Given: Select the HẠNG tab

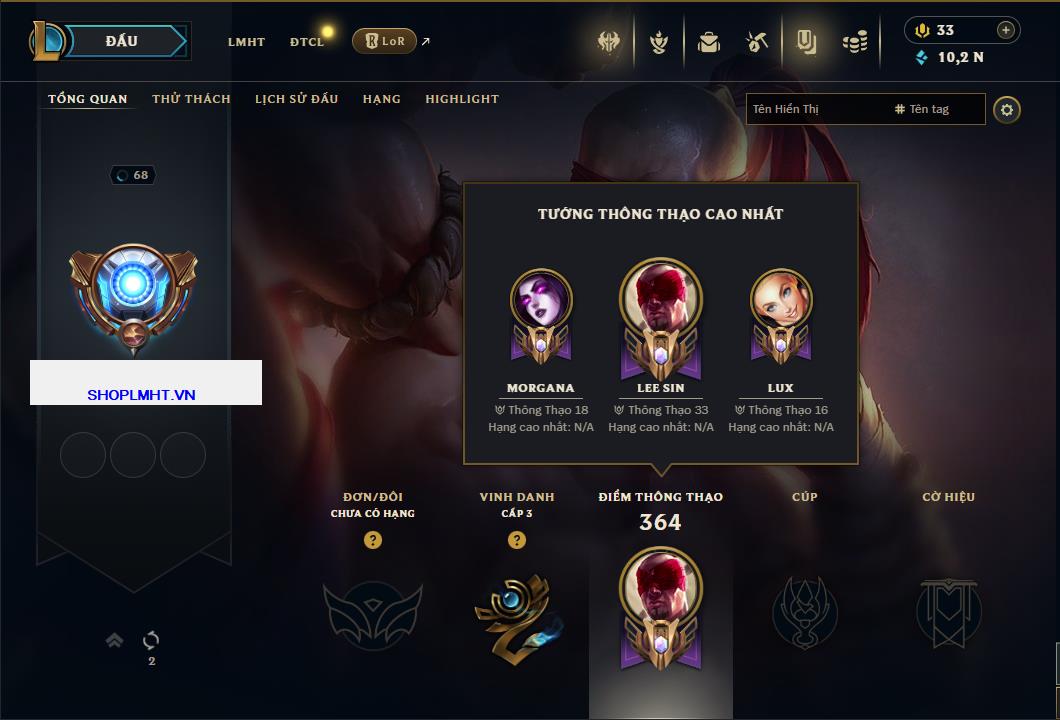Looking at the screenshot, I should pos(381,99).
